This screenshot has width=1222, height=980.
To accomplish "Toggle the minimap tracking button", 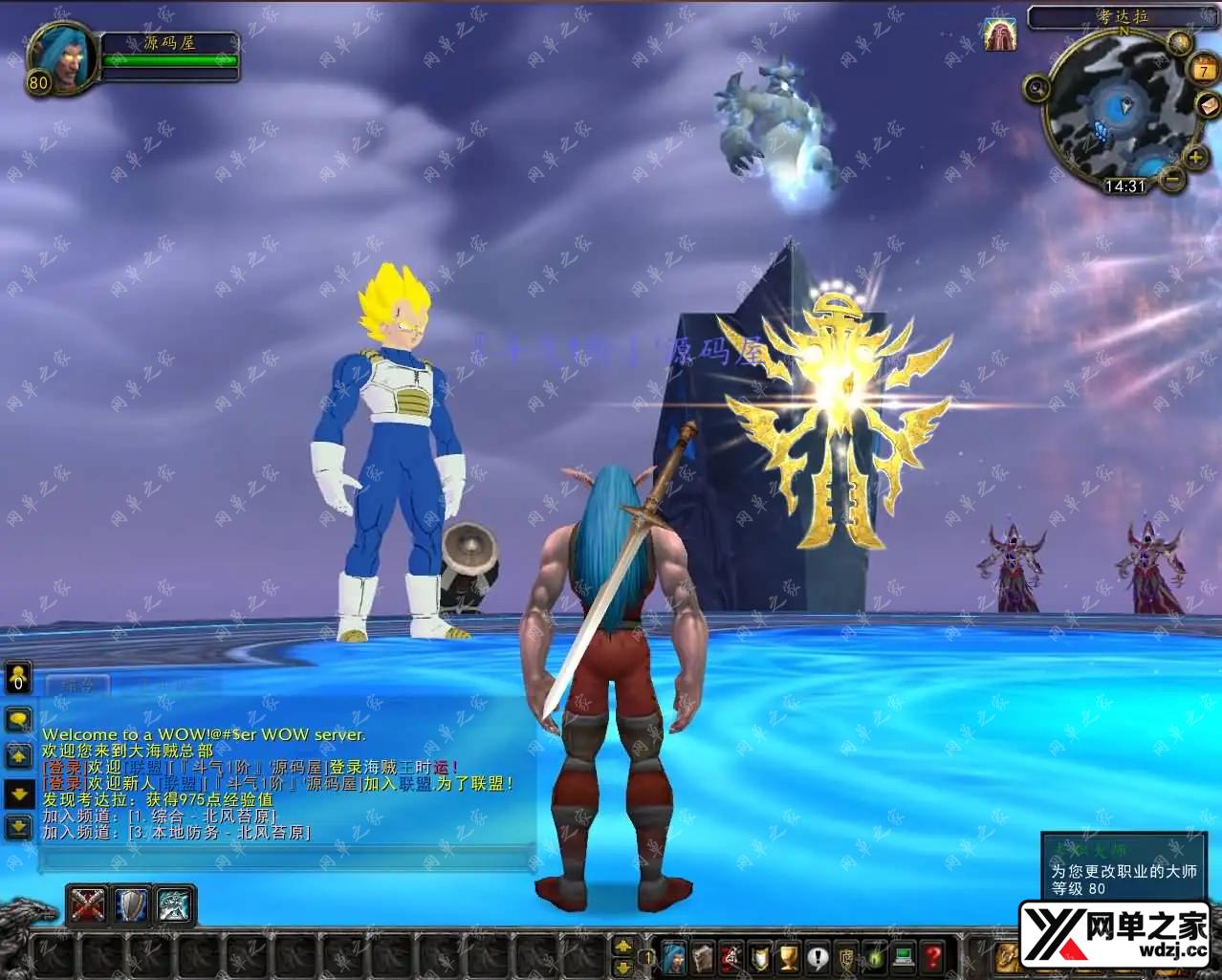I will click(x=1037, y=89).
